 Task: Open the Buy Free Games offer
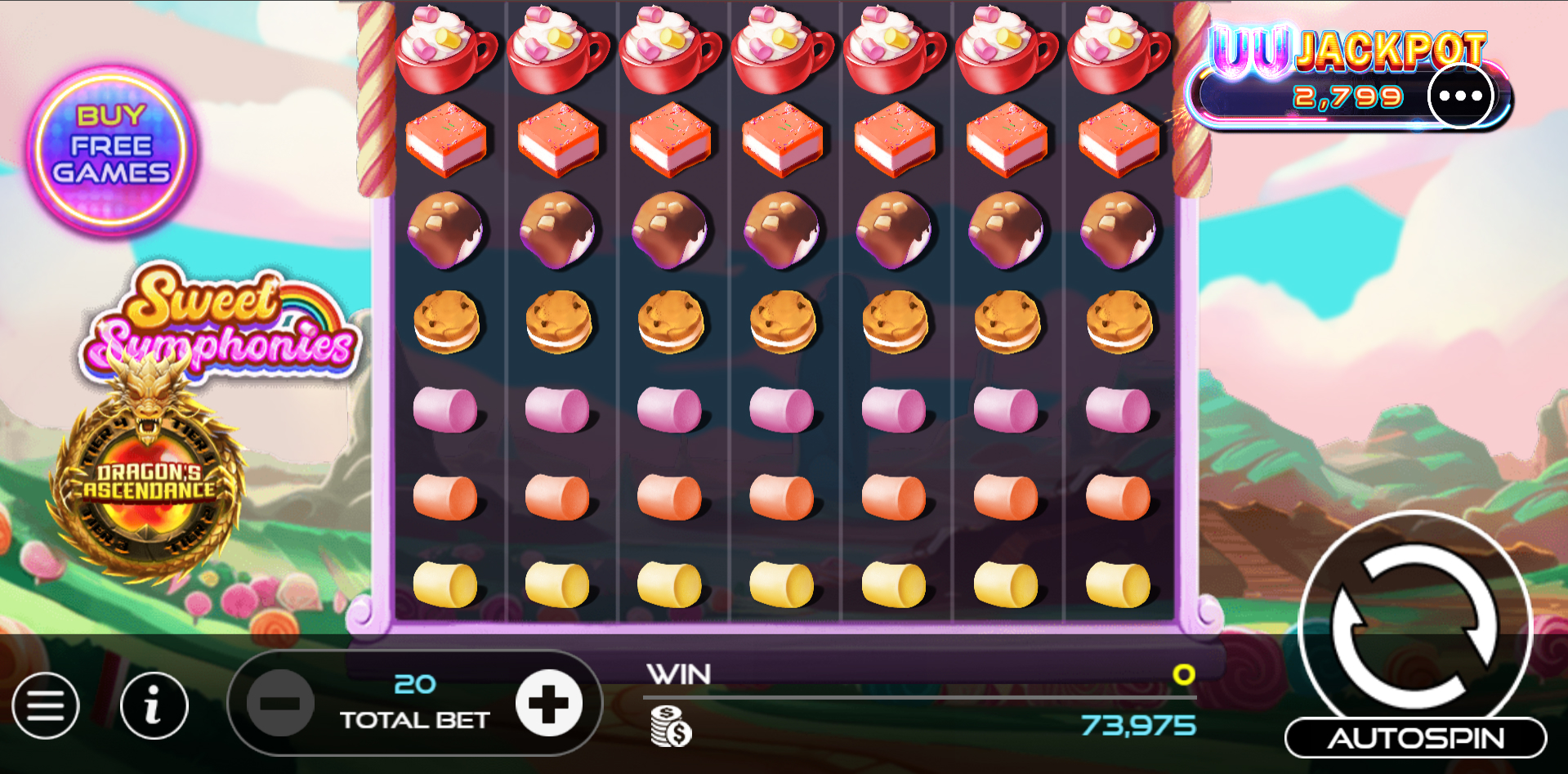[x=112, y=148]
